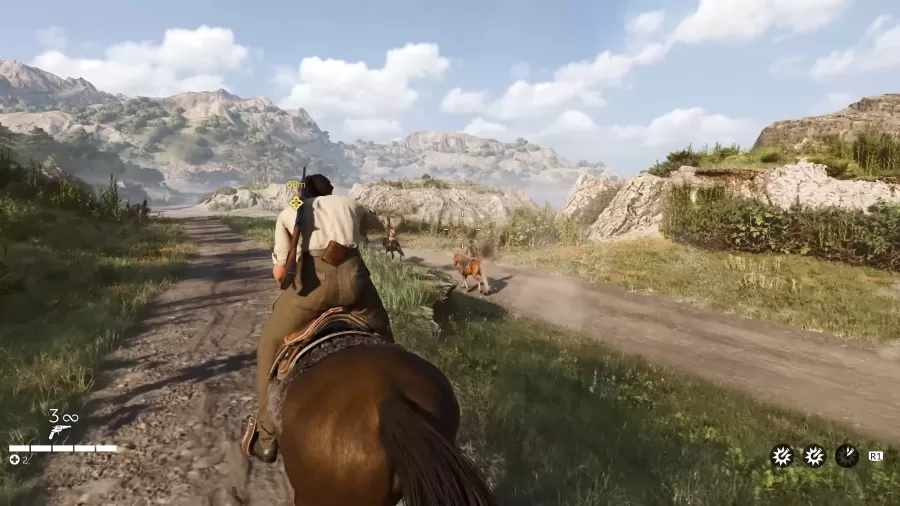Click the yellow objective waypoint marker
This screenshot has width=900, height=506.
[296, 202]
